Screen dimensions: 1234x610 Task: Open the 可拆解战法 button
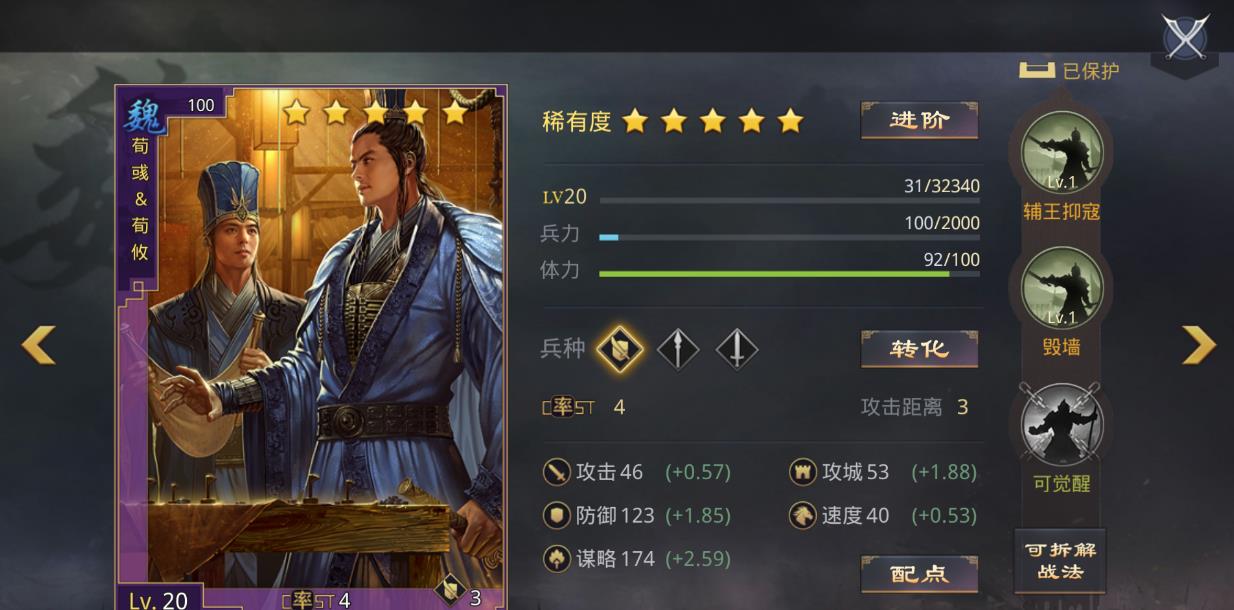tap(1059, 561)
